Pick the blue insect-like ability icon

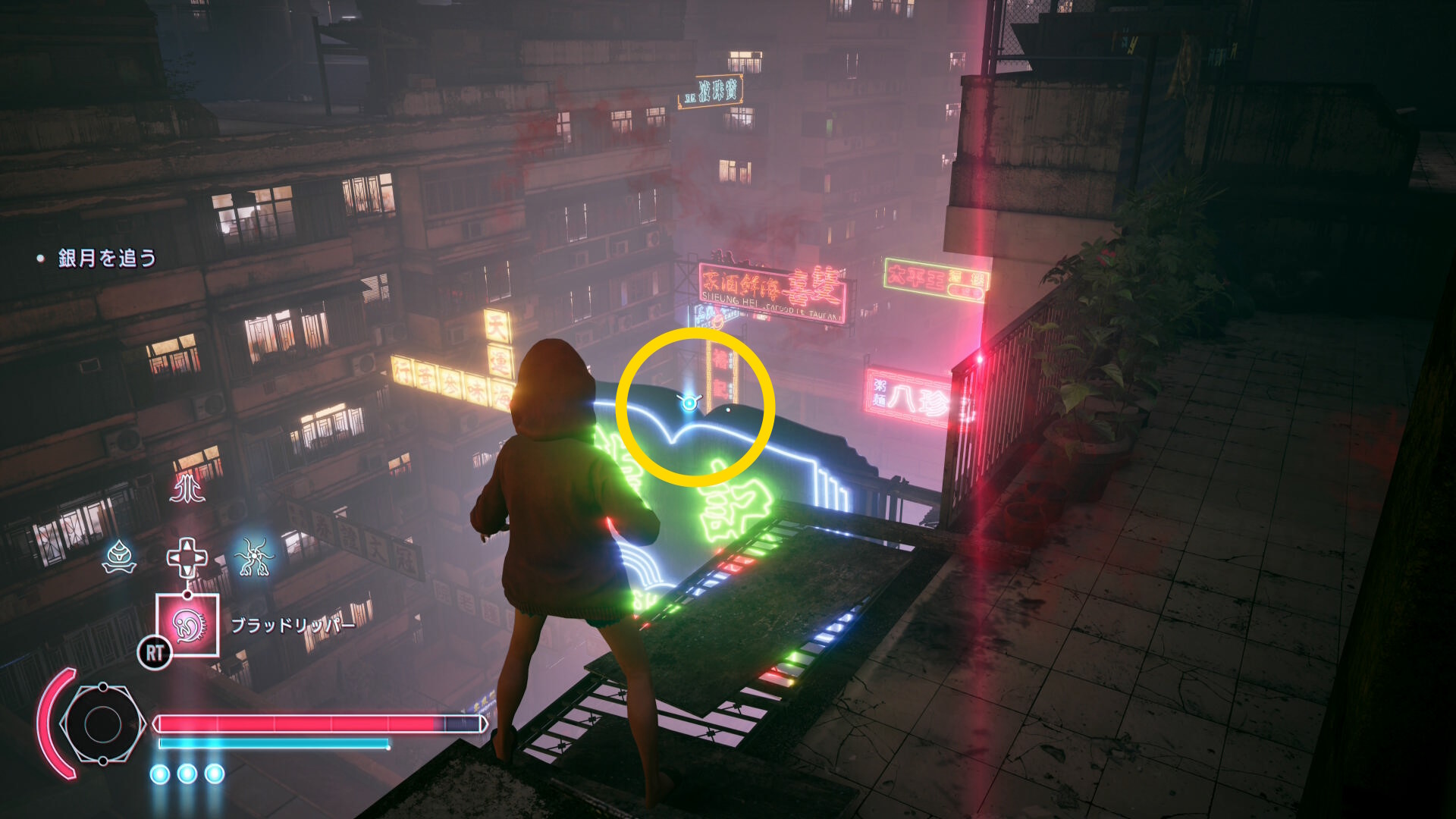point(254,557)
